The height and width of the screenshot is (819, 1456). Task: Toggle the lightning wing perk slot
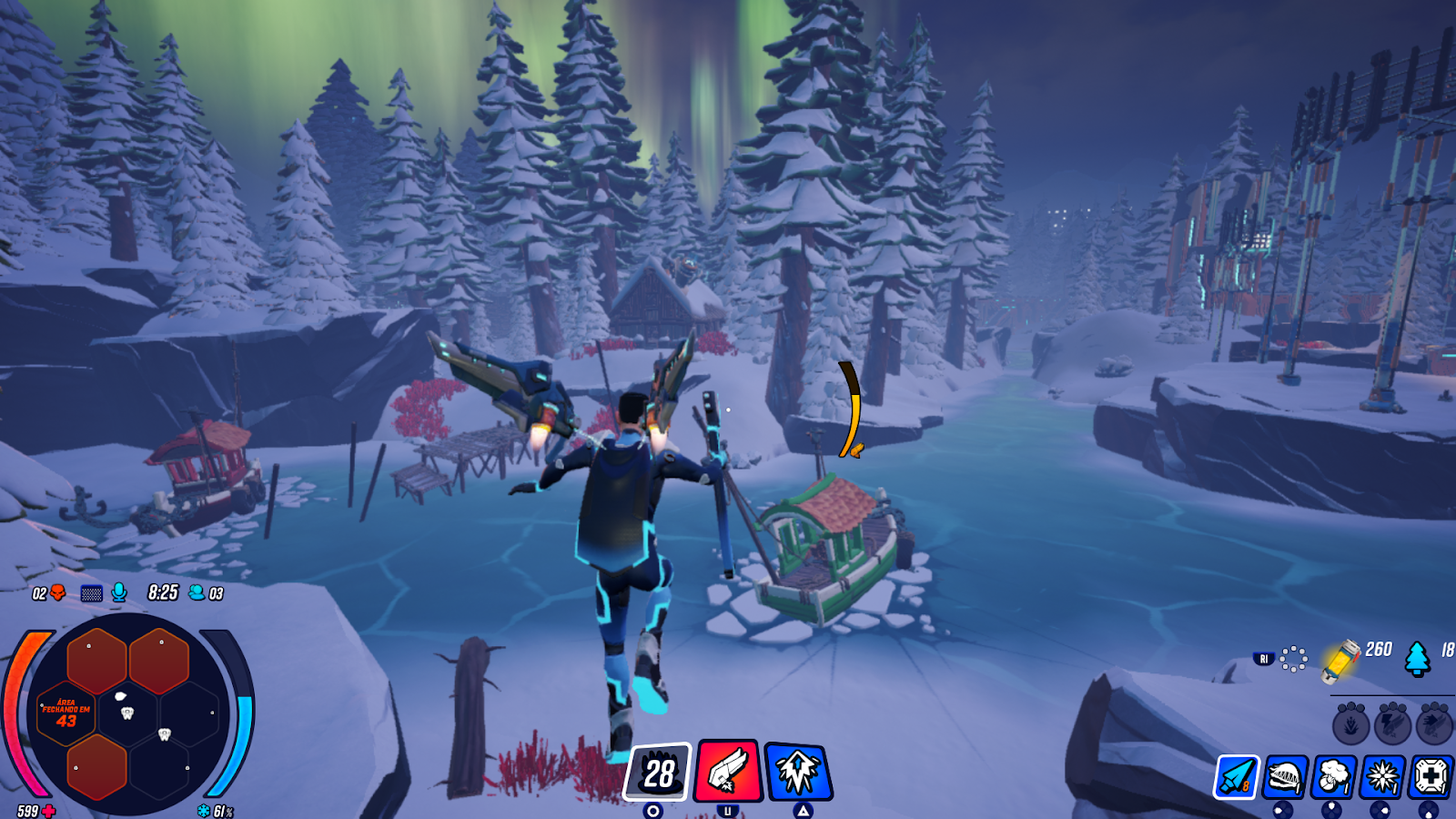point(1392,724)
